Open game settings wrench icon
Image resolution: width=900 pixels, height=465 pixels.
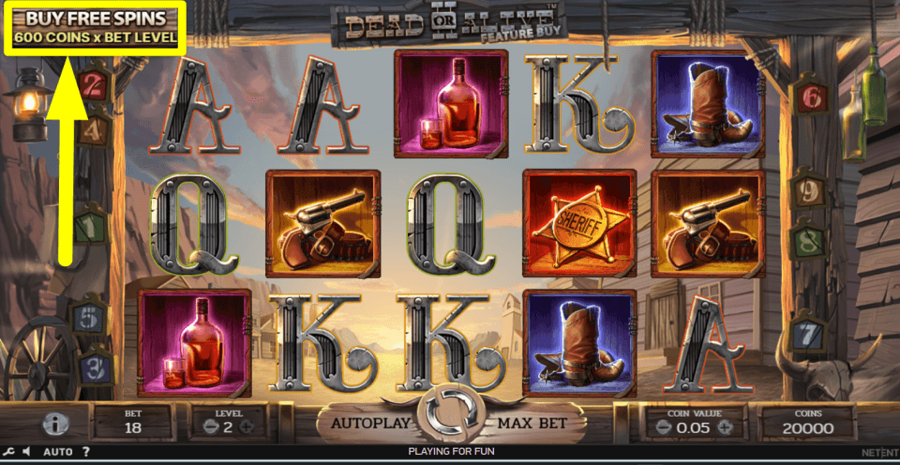click(9, 452)
